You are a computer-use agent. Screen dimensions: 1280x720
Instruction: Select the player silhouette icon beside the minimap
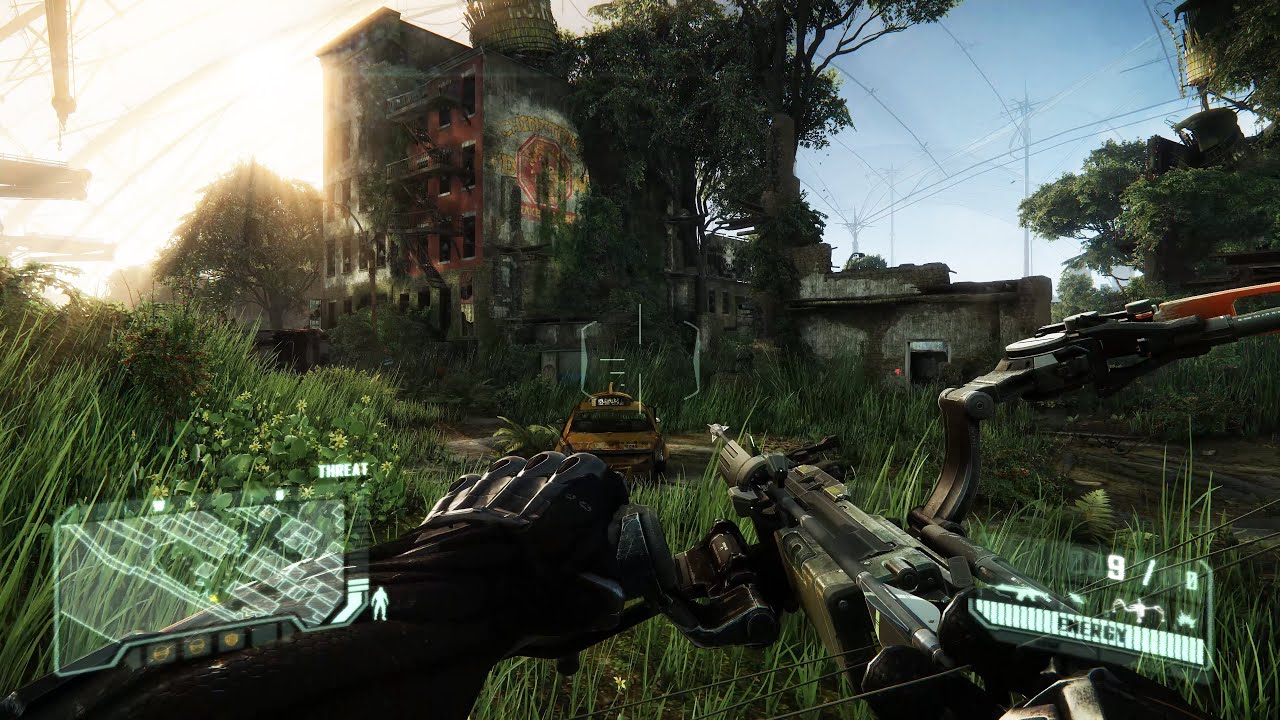point(379,602)
